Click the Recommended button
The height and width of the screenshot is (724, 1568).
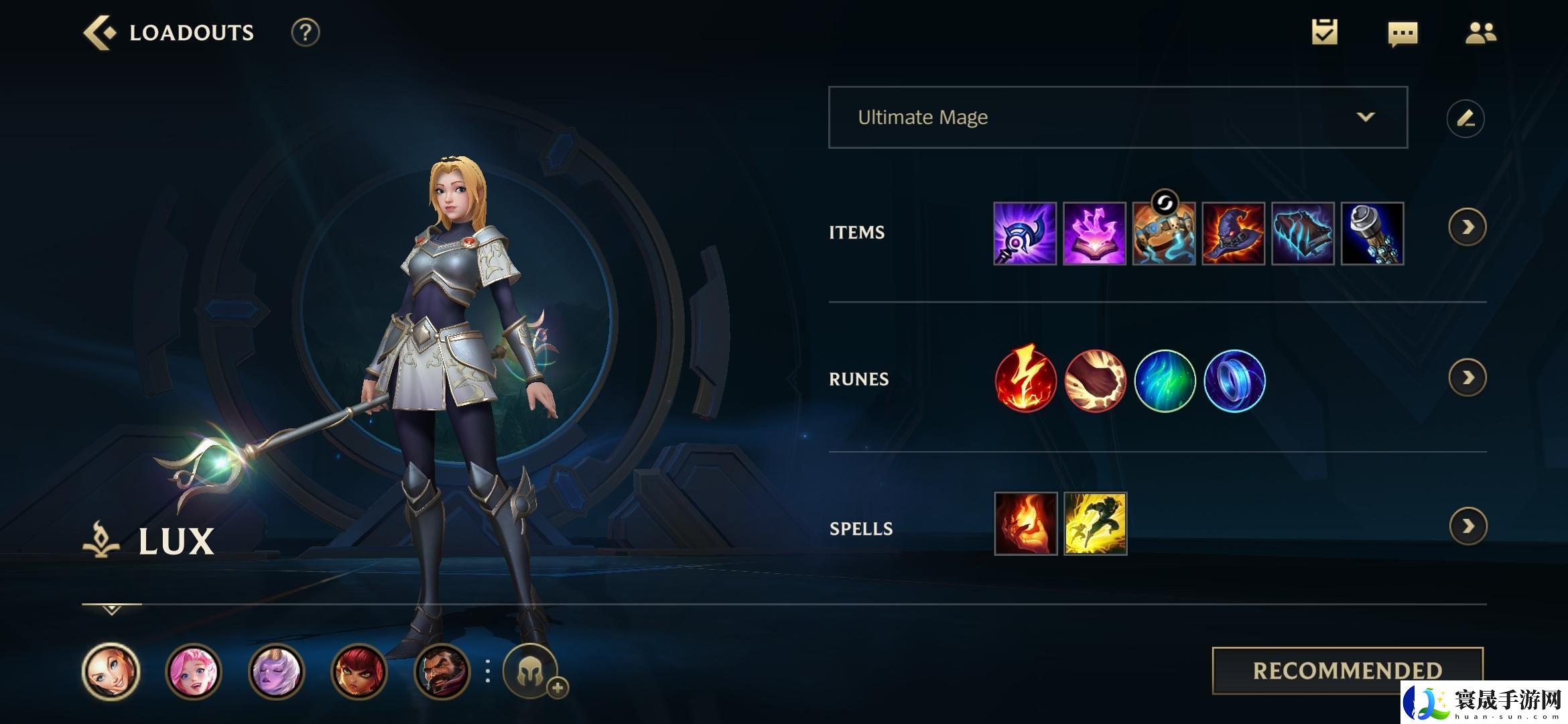pos(1347,670)
